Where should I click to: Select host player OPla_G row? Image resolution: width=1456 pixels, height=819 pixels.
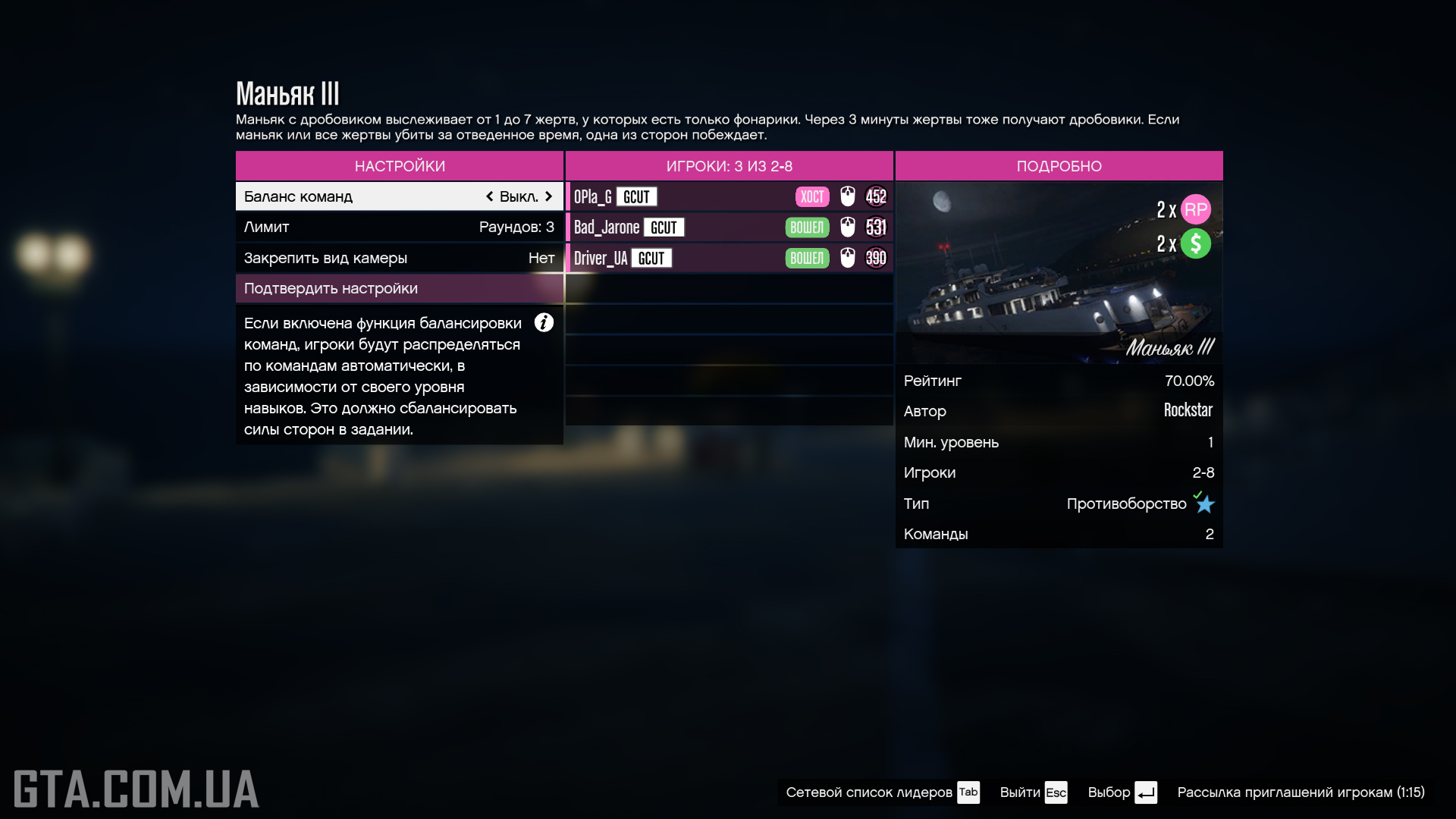point(728,197)
